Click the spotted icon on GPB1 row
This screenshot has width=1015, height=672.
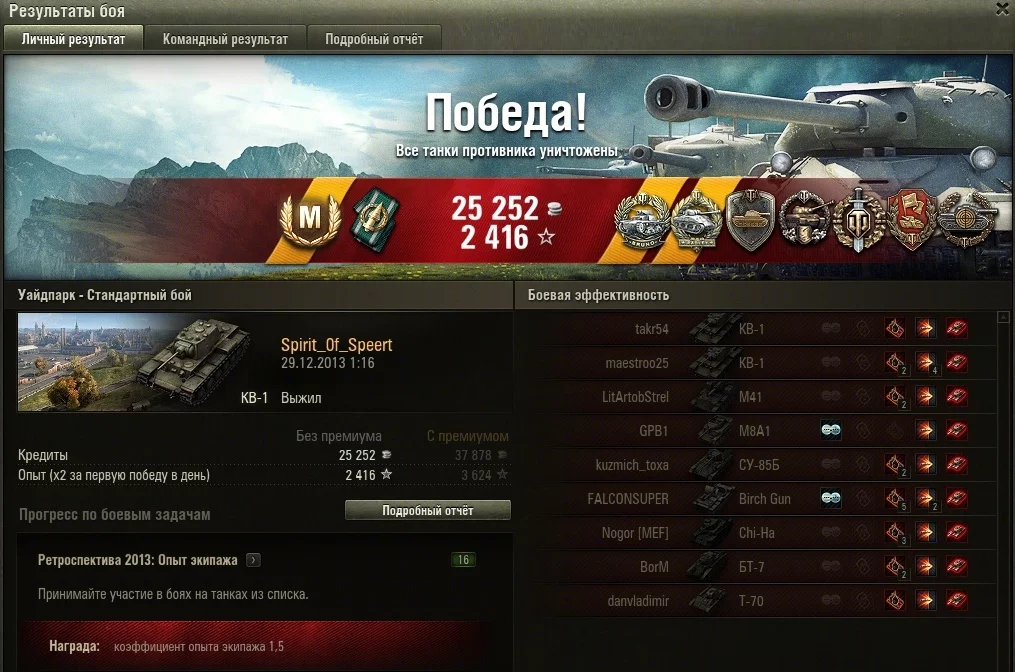(830, 430)
